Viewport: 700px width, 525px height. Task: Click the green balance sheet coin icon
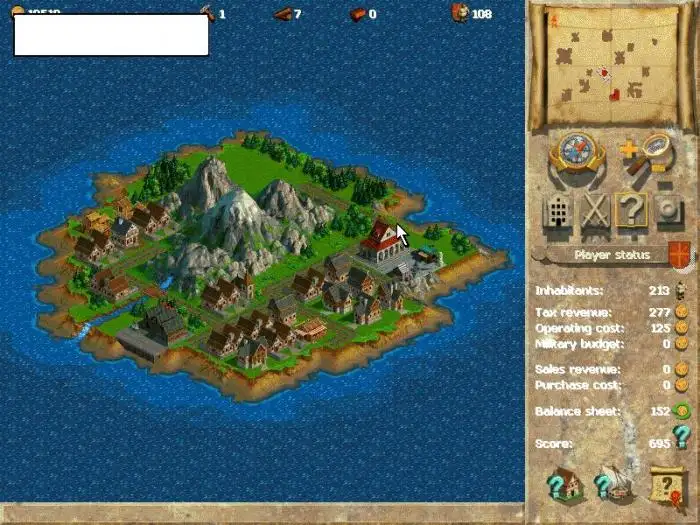coord(681,411)
